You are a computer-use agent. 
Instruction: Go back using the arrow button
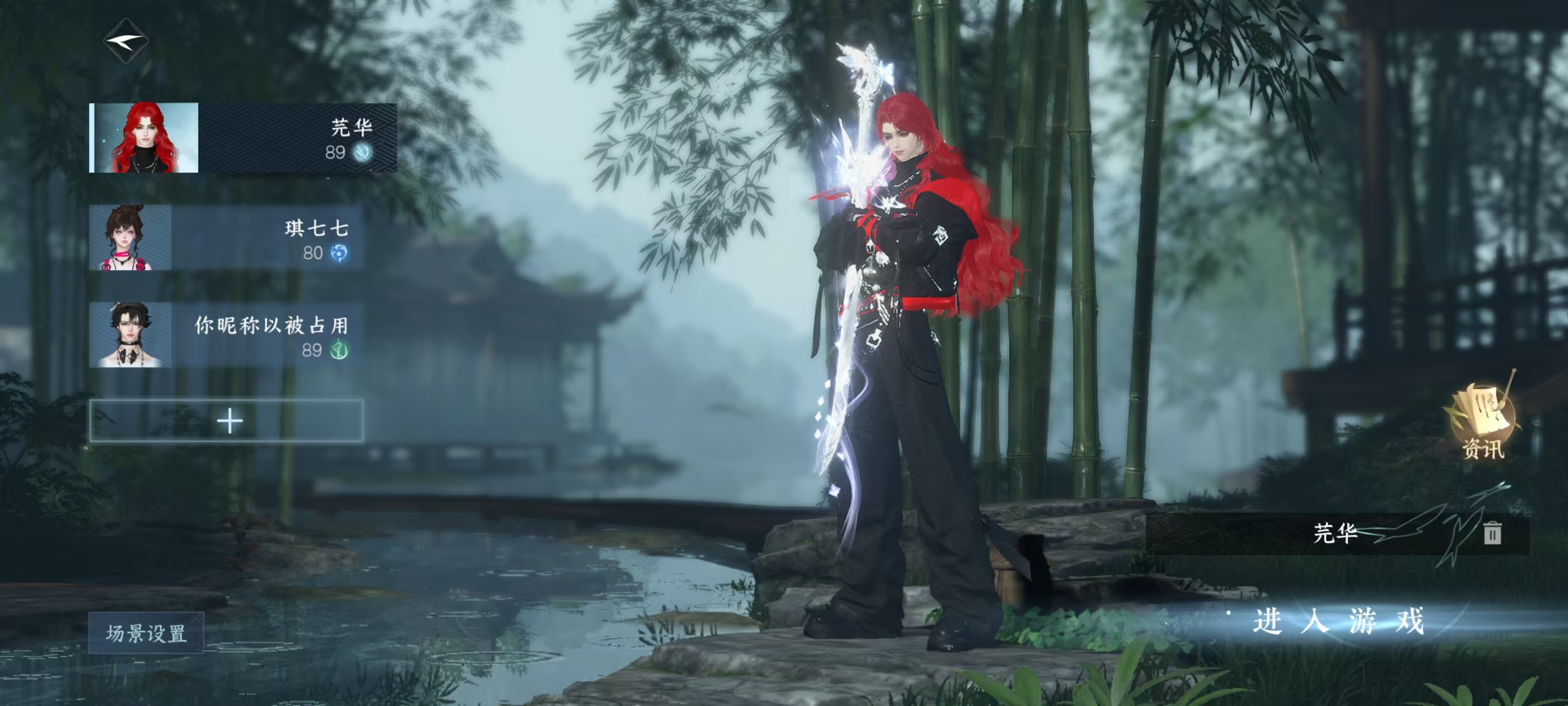pos(126,41)
